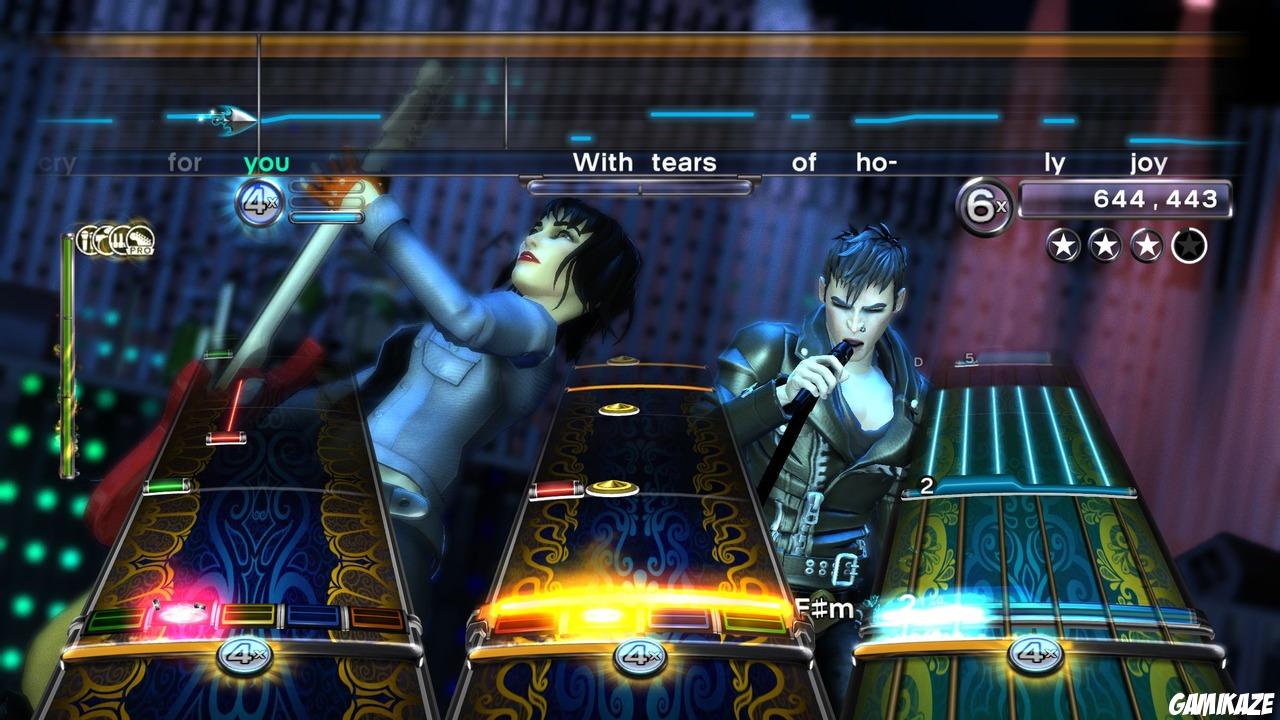Open the fret 5 marker on pro guitar
Viewport: 1280px width, 720px height.
(969, 357)
